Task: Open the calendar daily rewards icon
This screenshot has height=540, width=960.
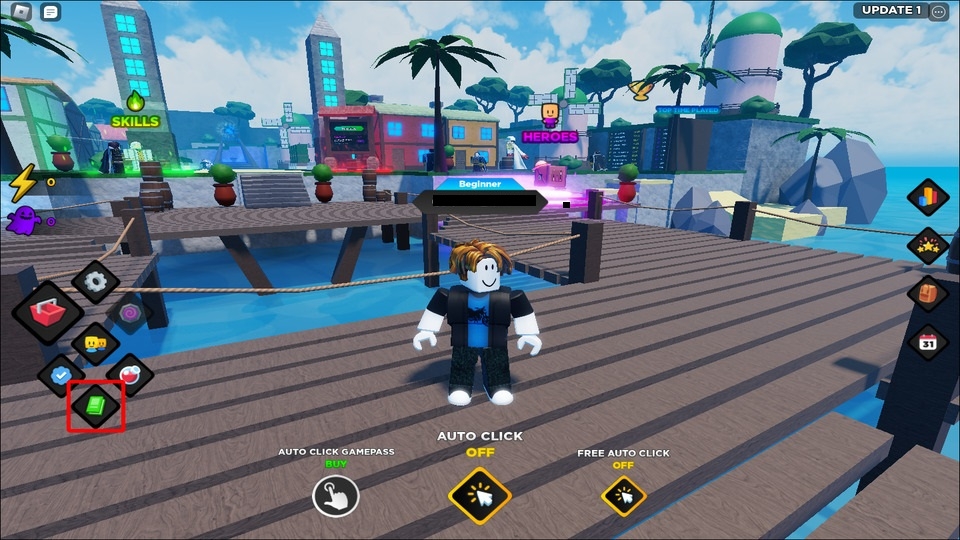Action: click(x=927, y=342)
